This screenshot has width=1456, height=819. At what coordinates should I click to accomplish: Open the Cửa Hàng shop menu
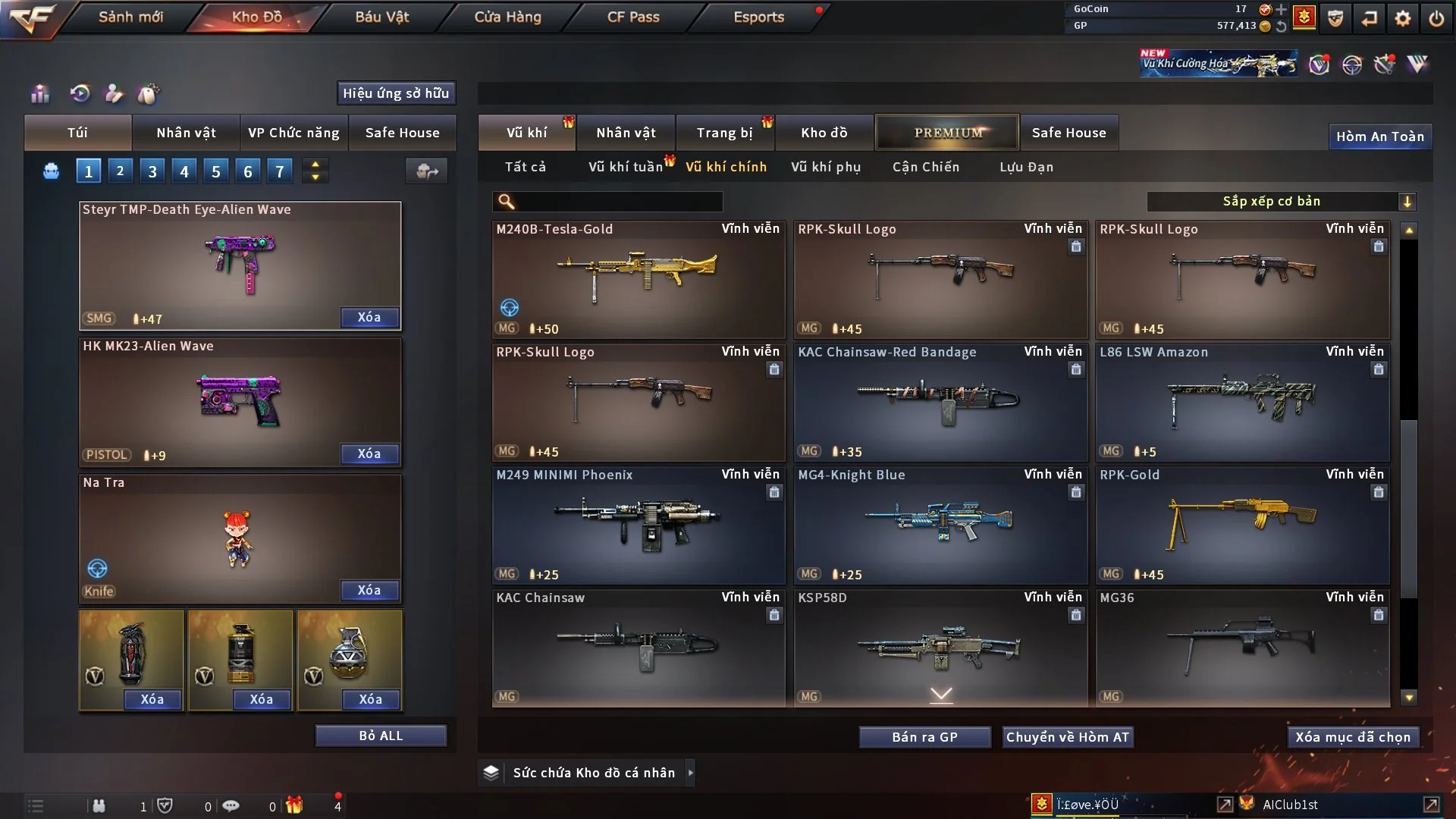point(507,17)
